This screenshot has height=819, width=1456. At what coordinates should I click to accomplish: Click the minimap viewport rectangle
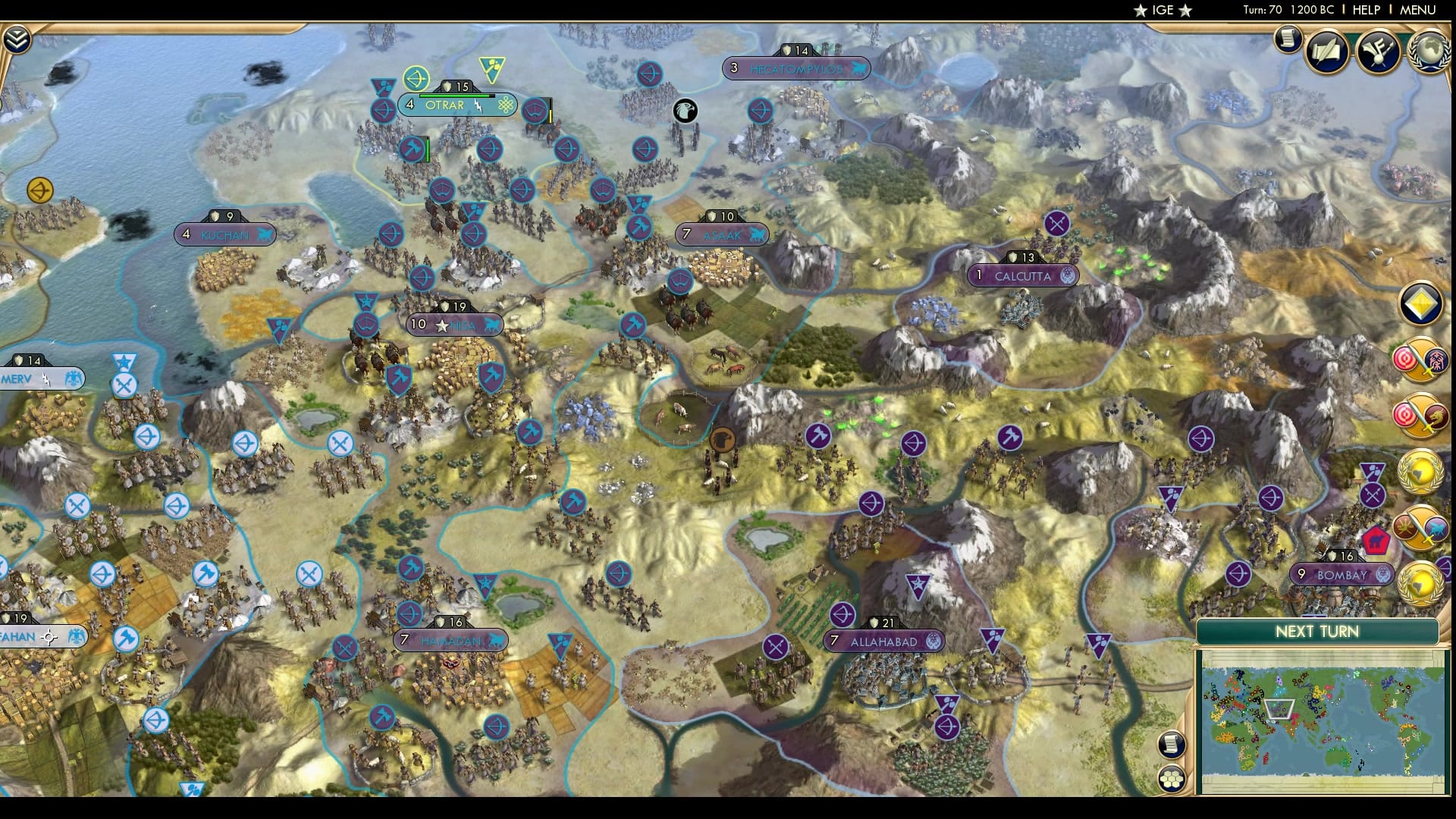[x=1281, y=707]
